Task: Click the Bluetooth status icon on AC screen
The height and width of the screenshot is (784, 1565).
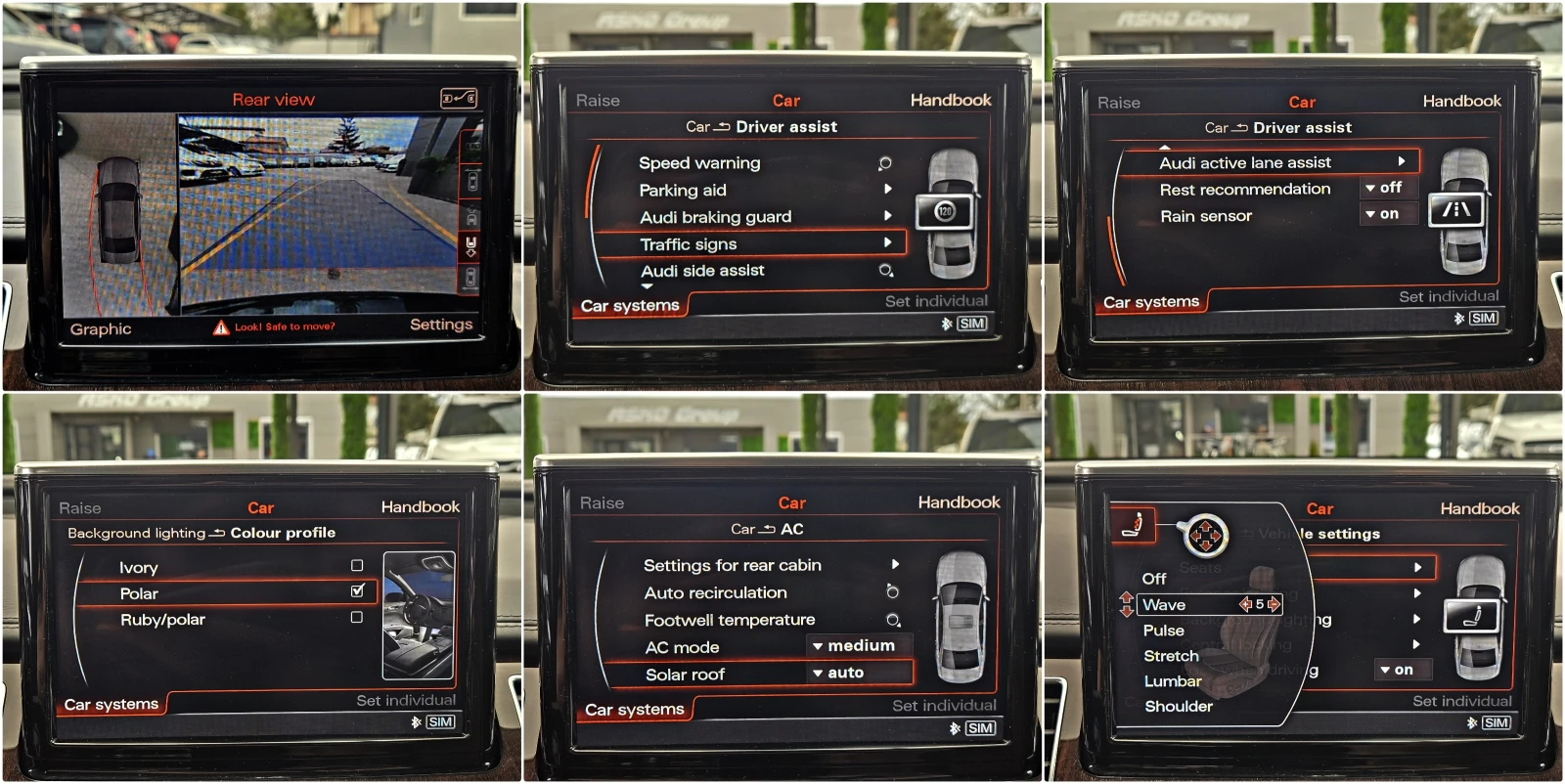Action: (954, 727)
